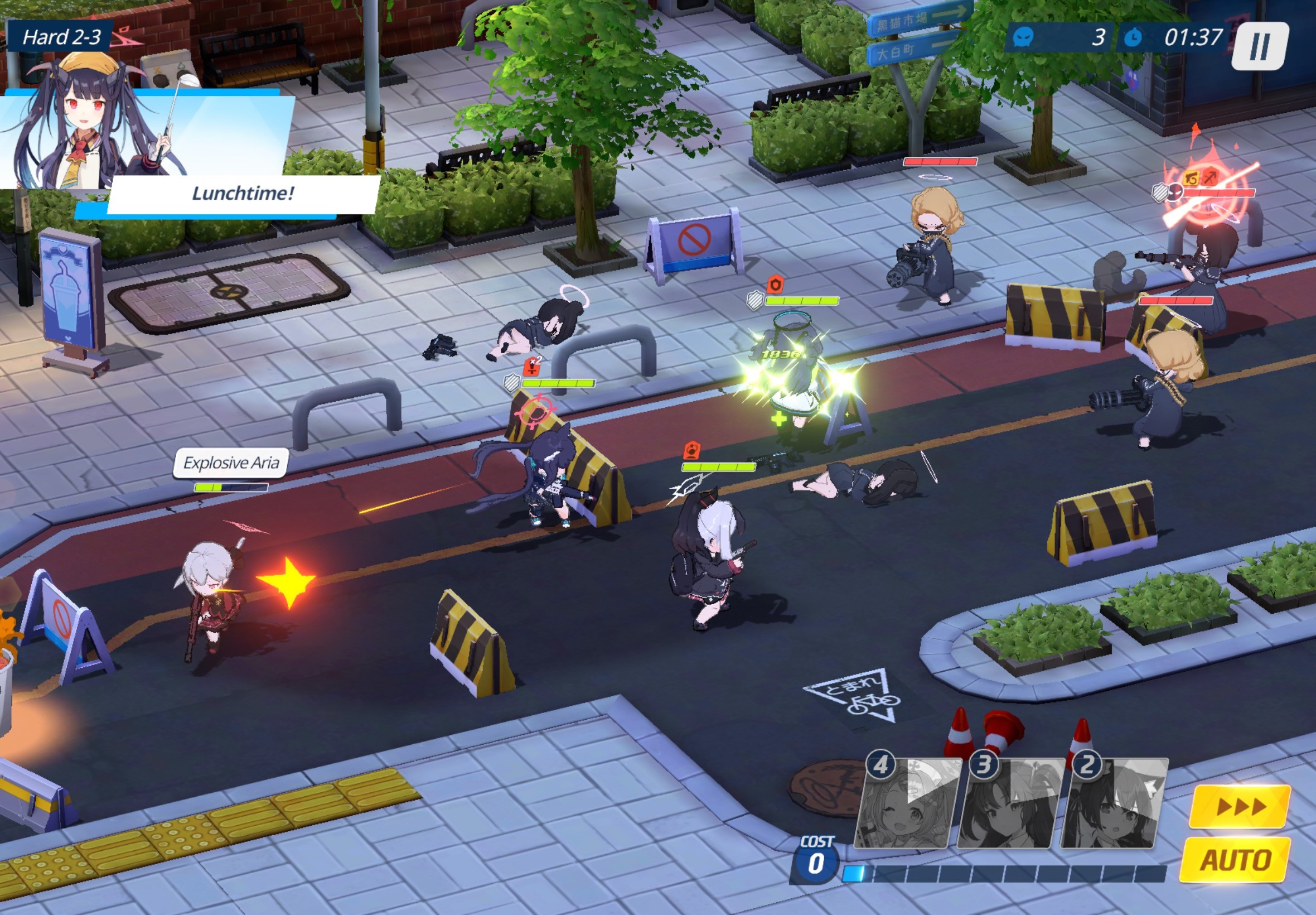
Task: Pause the battle
Action: [x=1259, y=46]
